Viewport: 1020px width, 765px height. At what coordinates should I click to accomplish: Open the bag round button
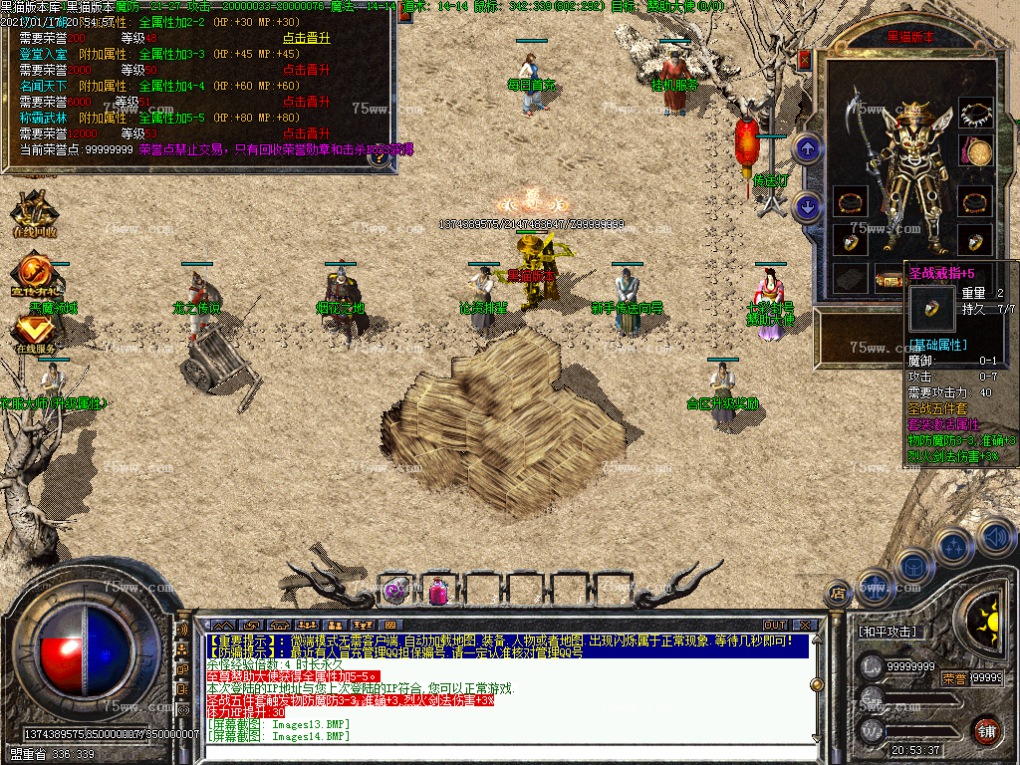pyautogui.click(x=913, y=567)
